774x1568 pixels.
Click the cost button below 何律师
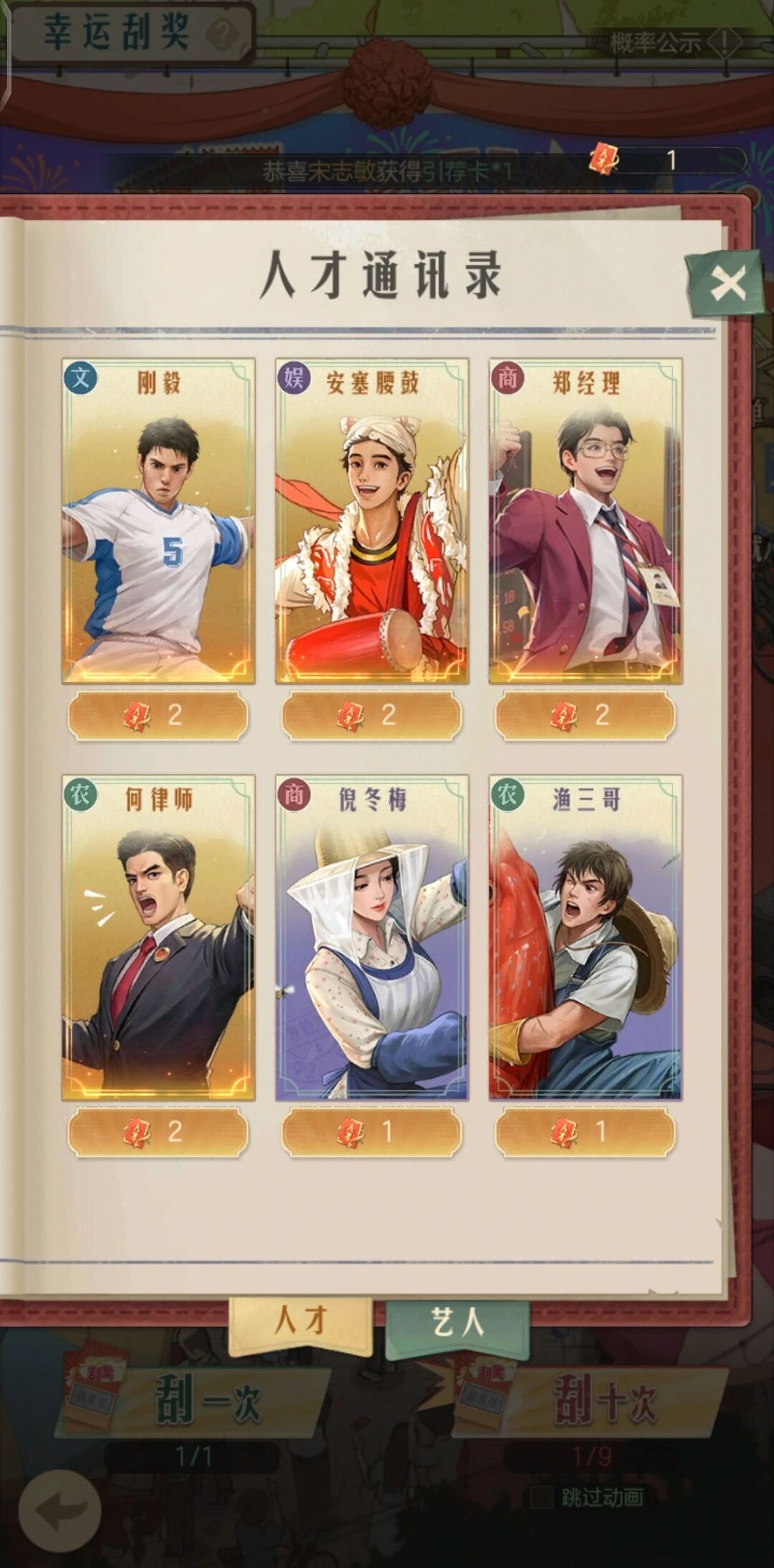pos(158,1132)
